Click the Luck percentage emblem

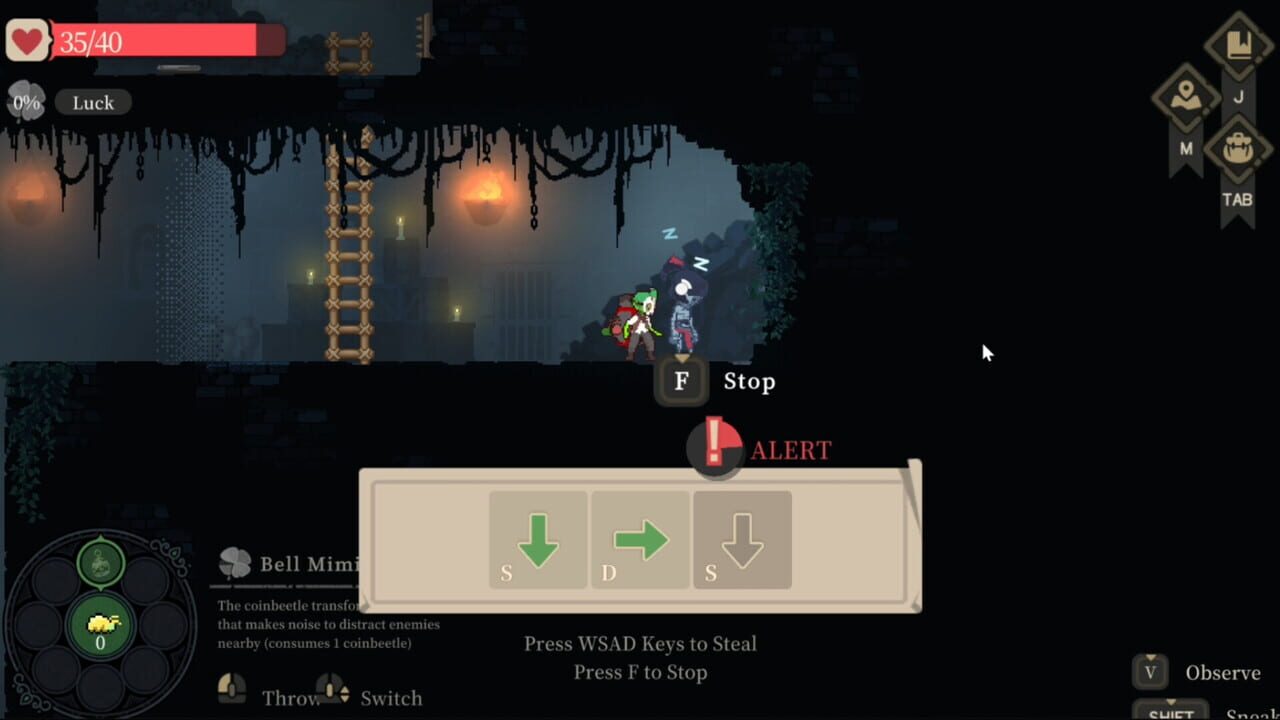click(25, 100)
